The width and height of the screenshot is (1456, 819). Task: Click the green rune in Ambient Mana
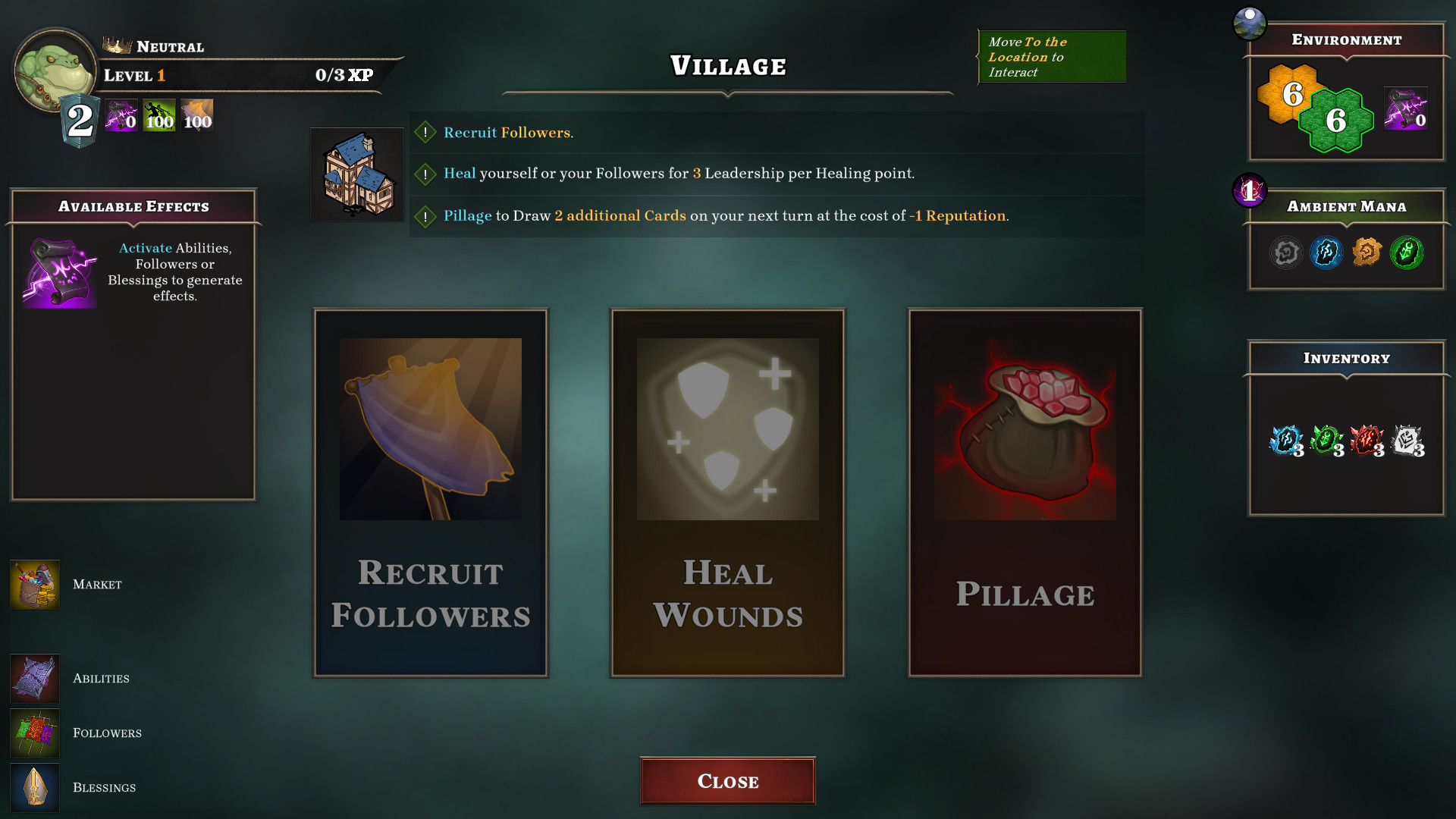pos(1405,253)
